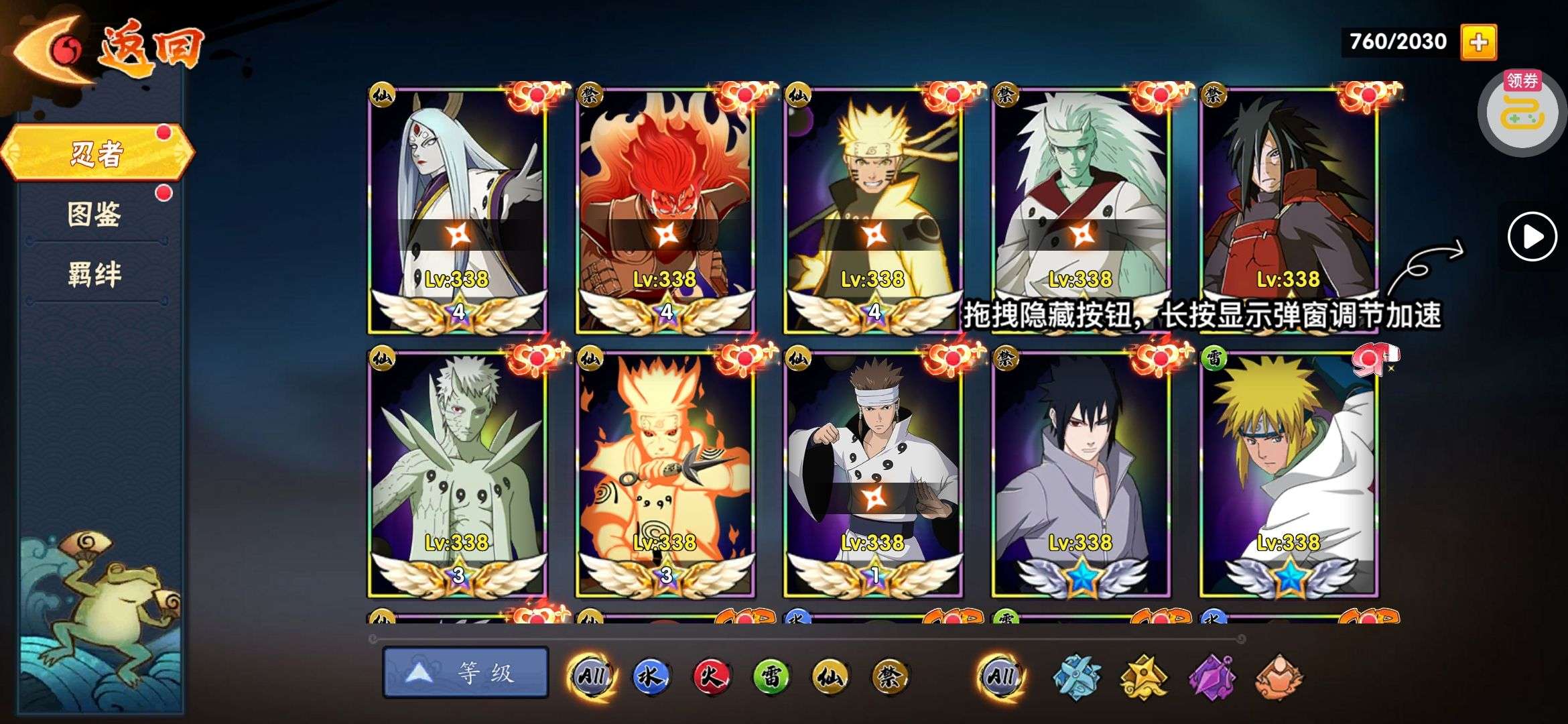Filter ninjas by 雷 element
This screenshot has height=724, width=1568.
coord(771,676)
